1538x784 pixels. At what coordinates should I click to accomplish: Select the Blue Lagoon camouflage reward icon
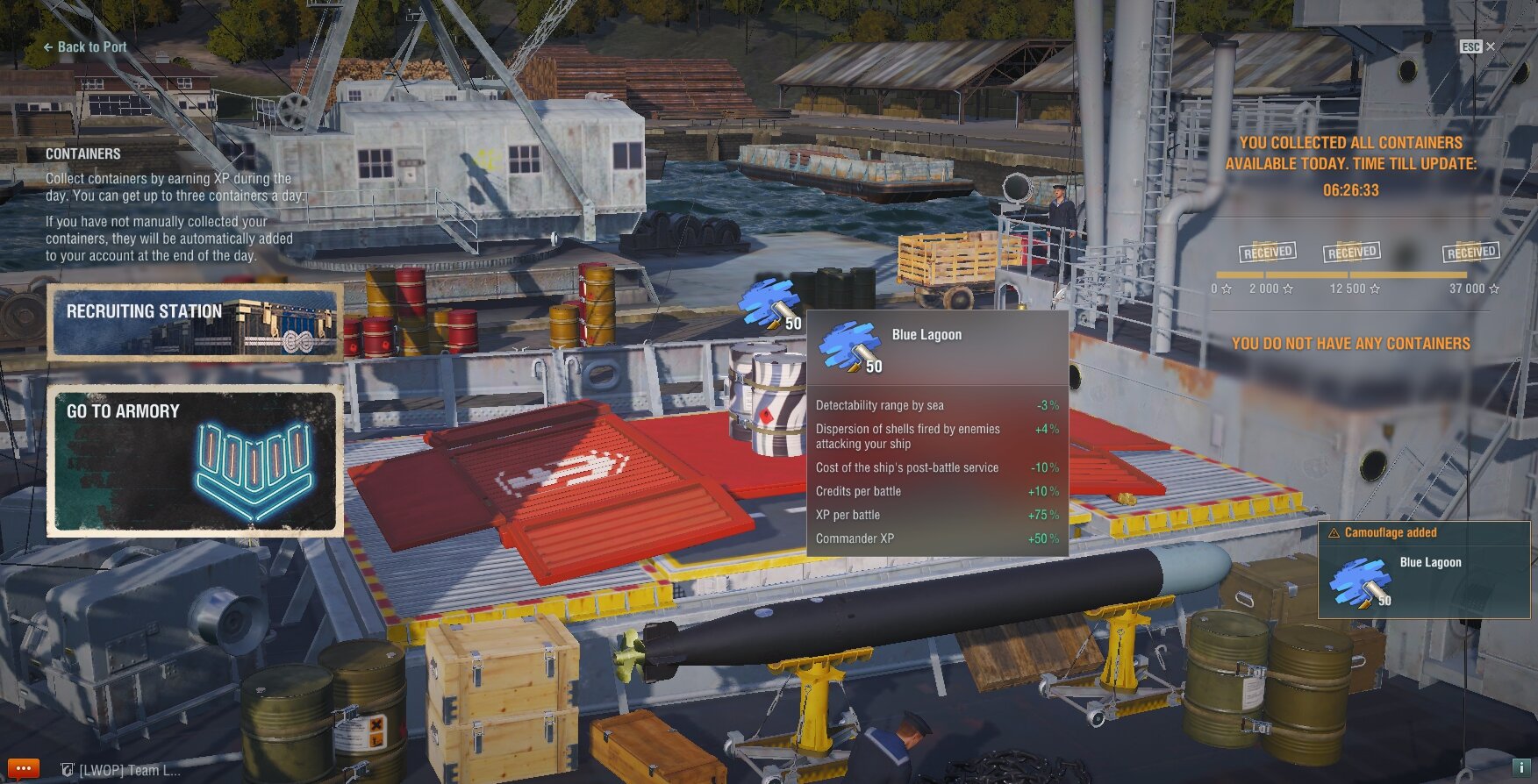769,303
